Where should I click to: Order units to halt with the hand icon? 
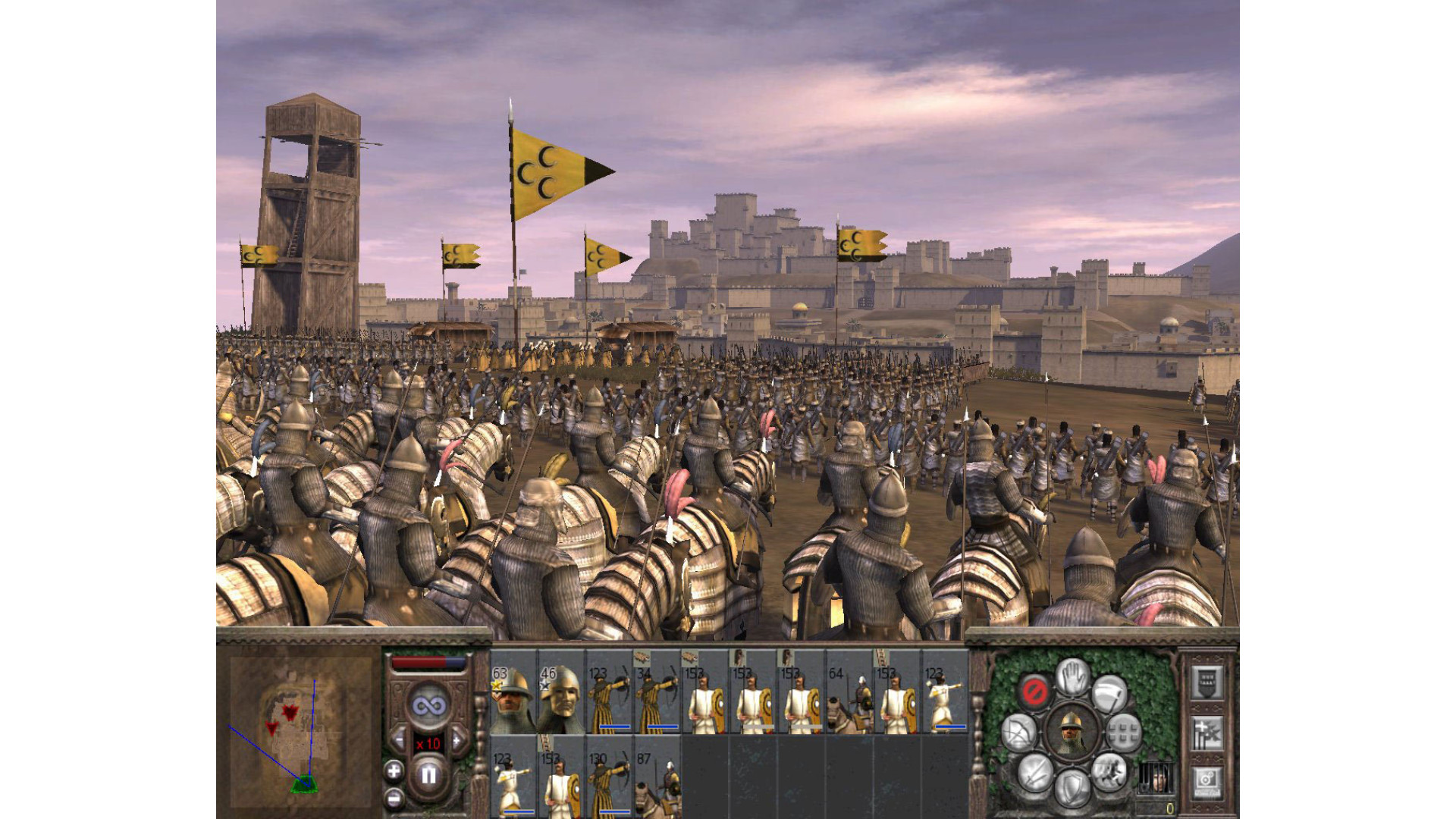coord(1072,676)
